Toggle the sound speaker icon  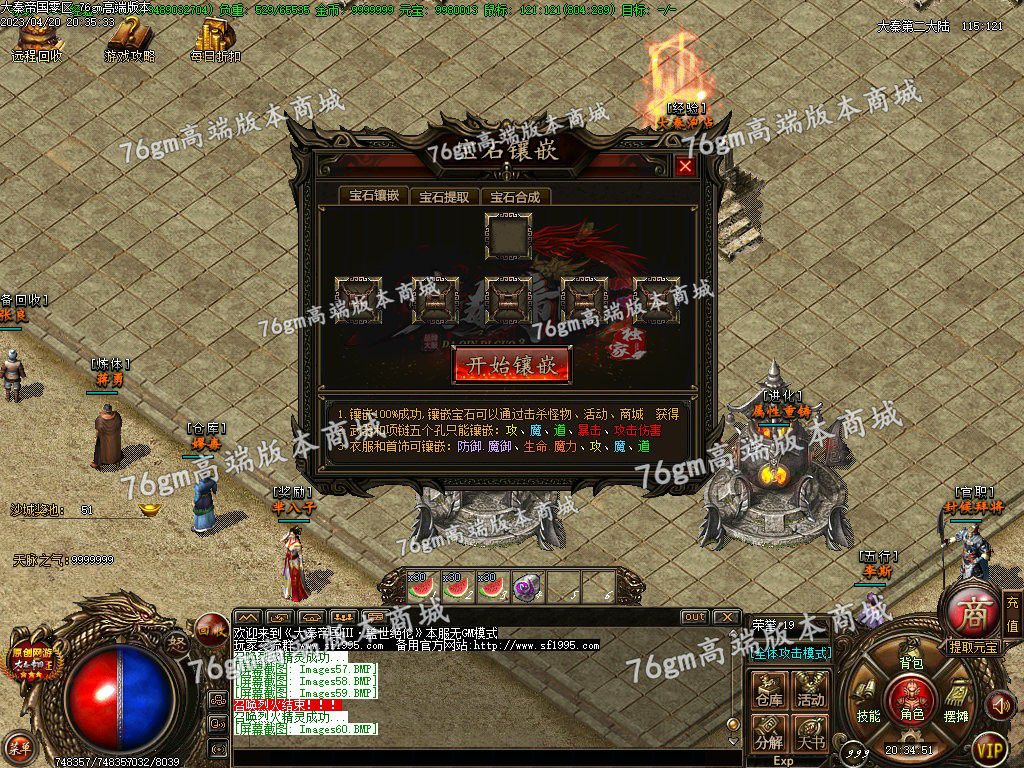click(999, 705)
